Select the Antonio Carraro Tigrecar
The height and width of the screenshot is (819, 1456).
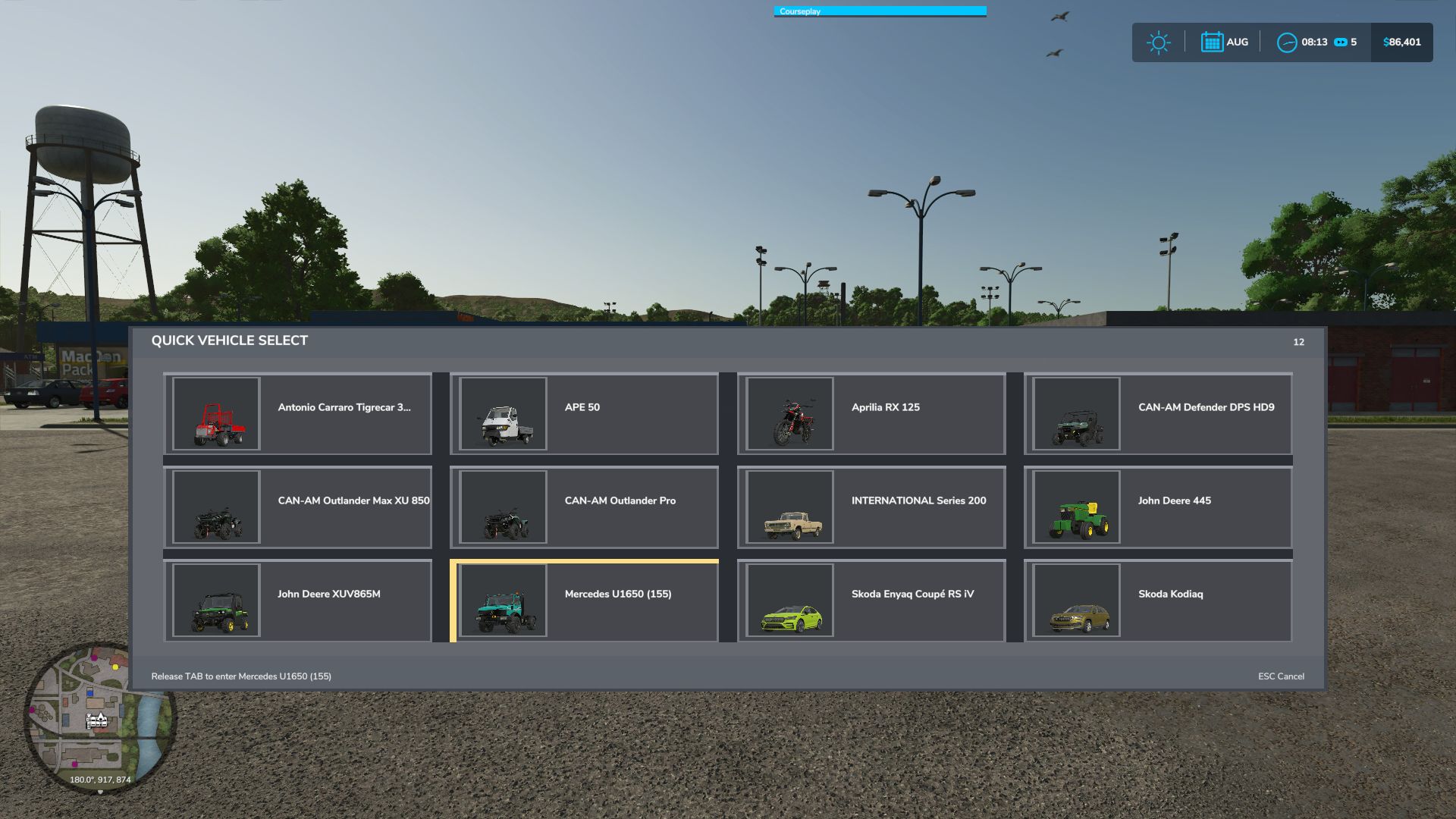tap(297, 413)
